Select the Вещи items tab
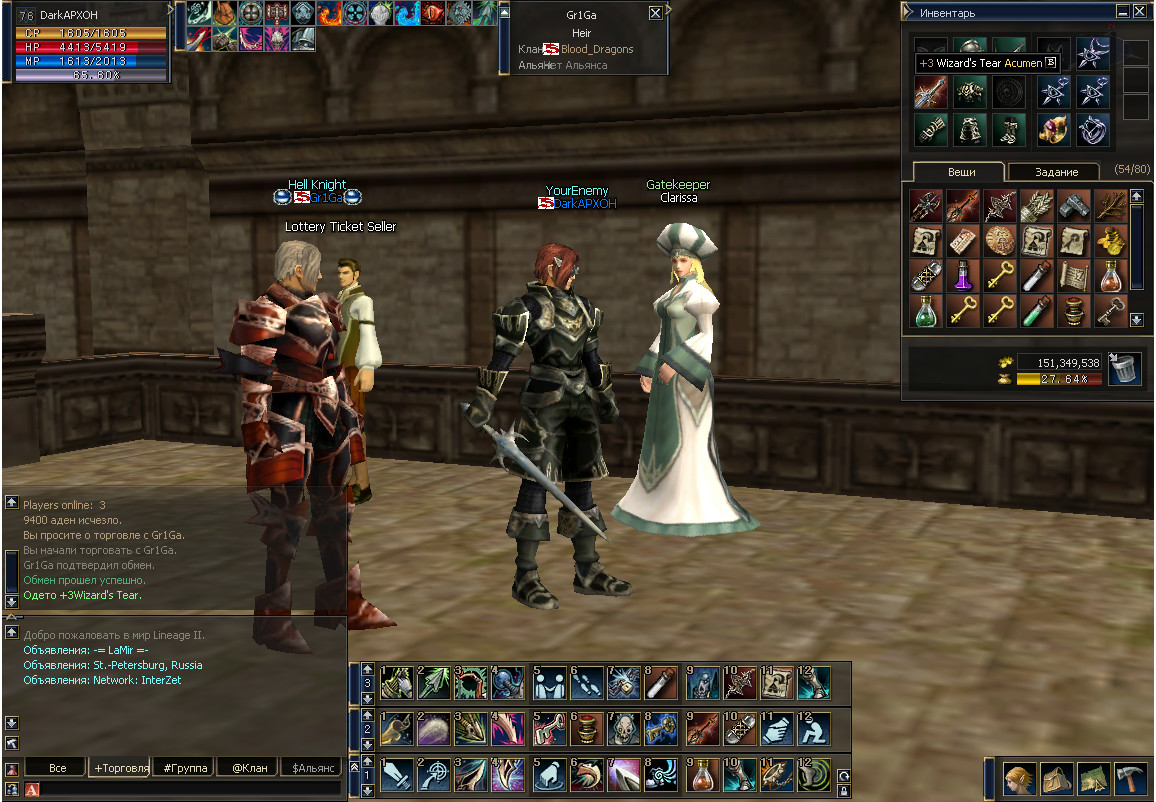 click(x=961, y=172)
